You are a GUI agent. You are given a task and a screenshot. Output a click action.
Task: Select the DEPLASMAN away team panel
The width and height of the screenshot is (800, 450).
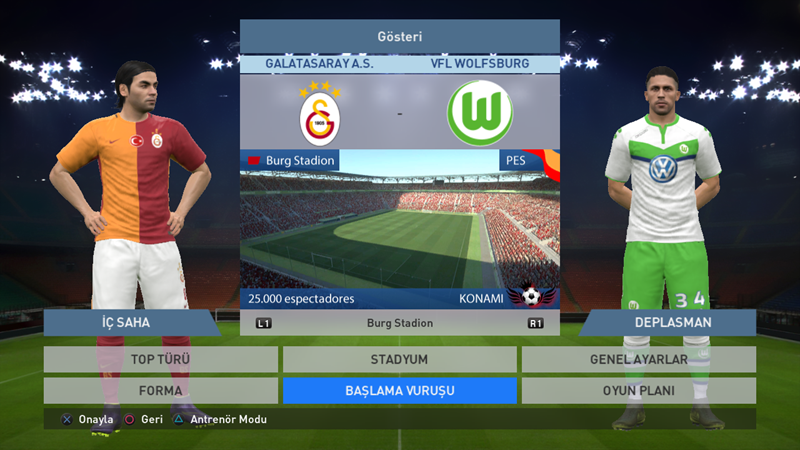[672, 322]
